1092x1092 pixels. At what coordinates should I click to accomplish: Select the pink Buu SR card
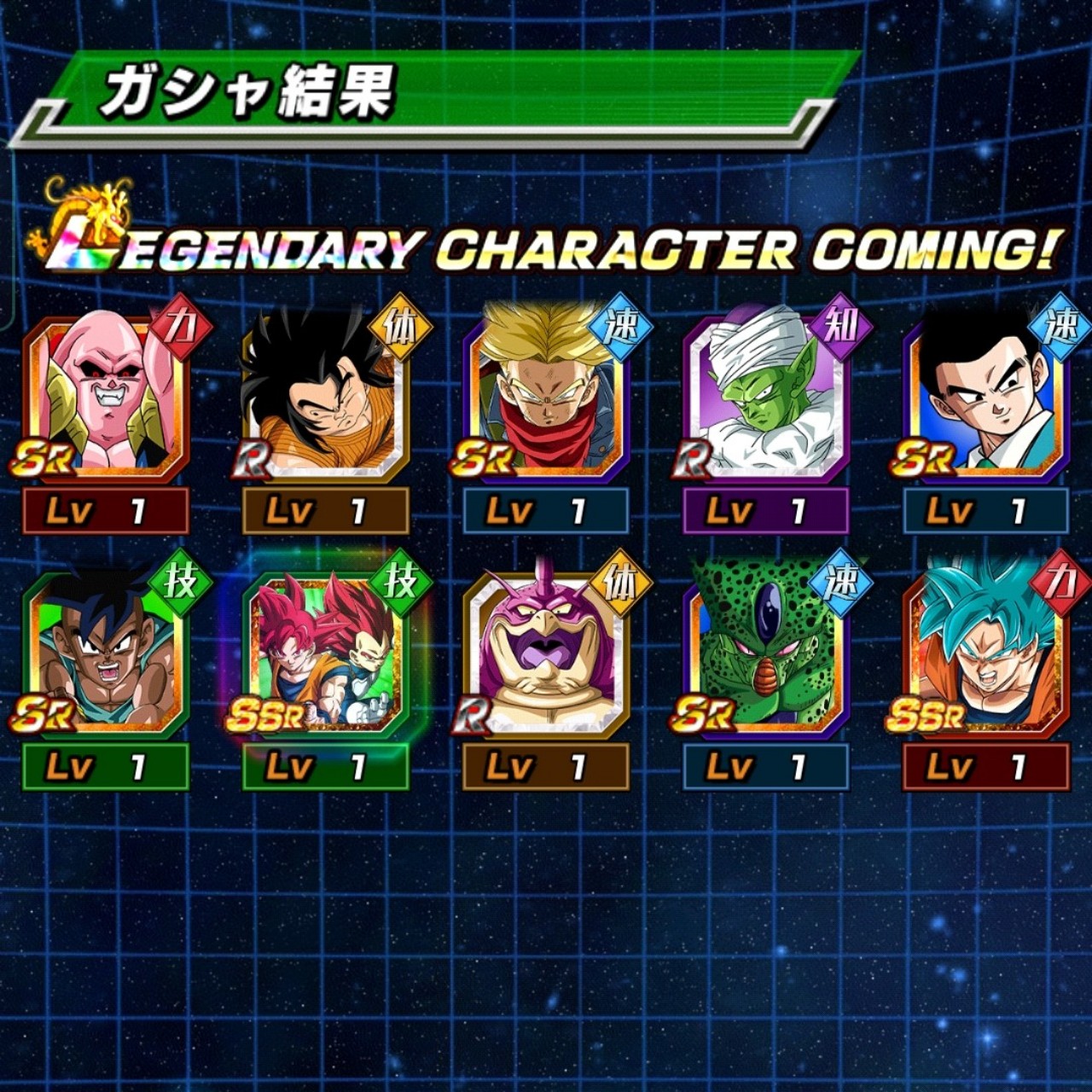click(106, 397)
